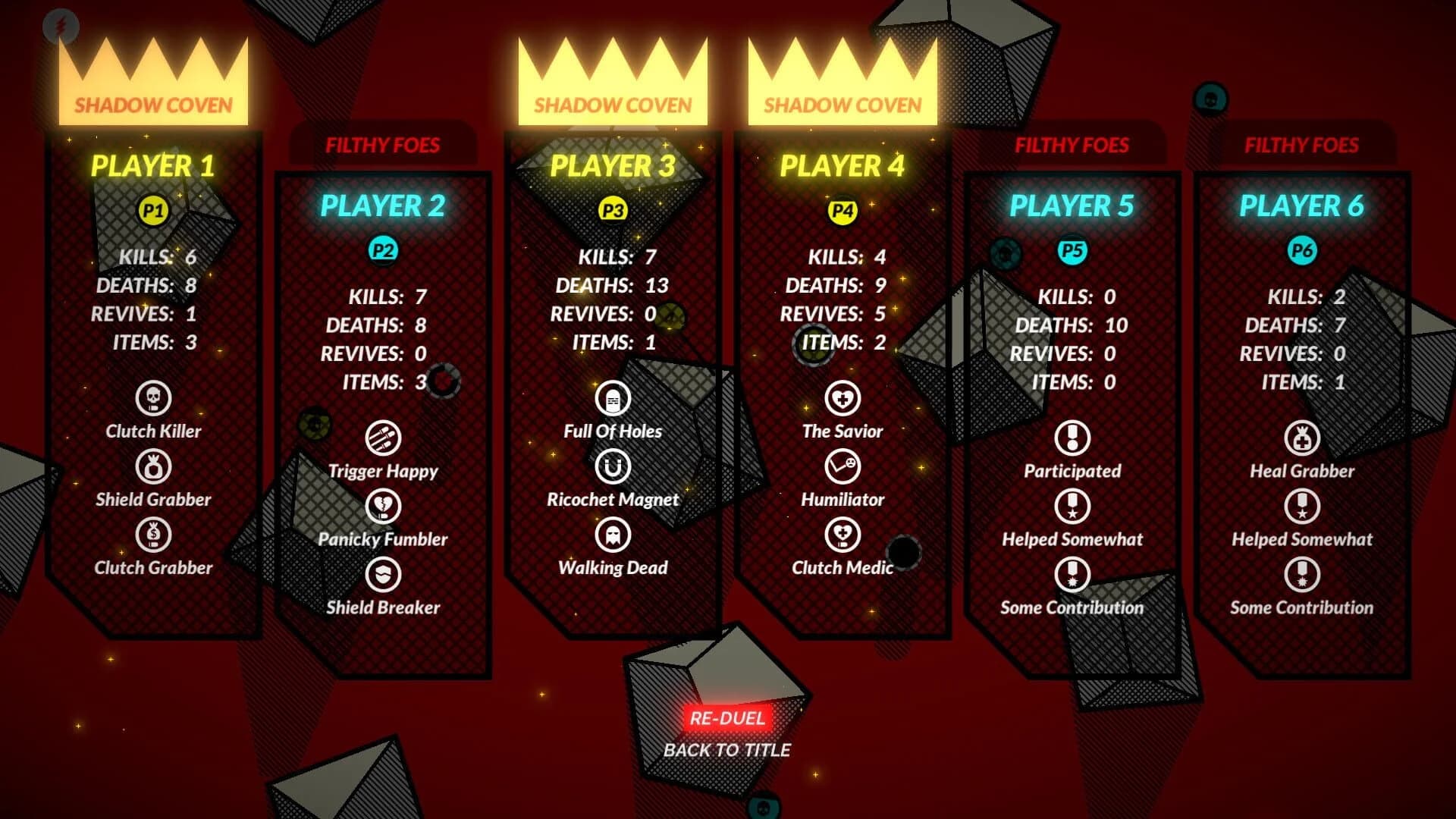Select Player 6's Some Contribution icon
The image size is (1456, 819).
pyautogui.click(x=1301, y=574)
